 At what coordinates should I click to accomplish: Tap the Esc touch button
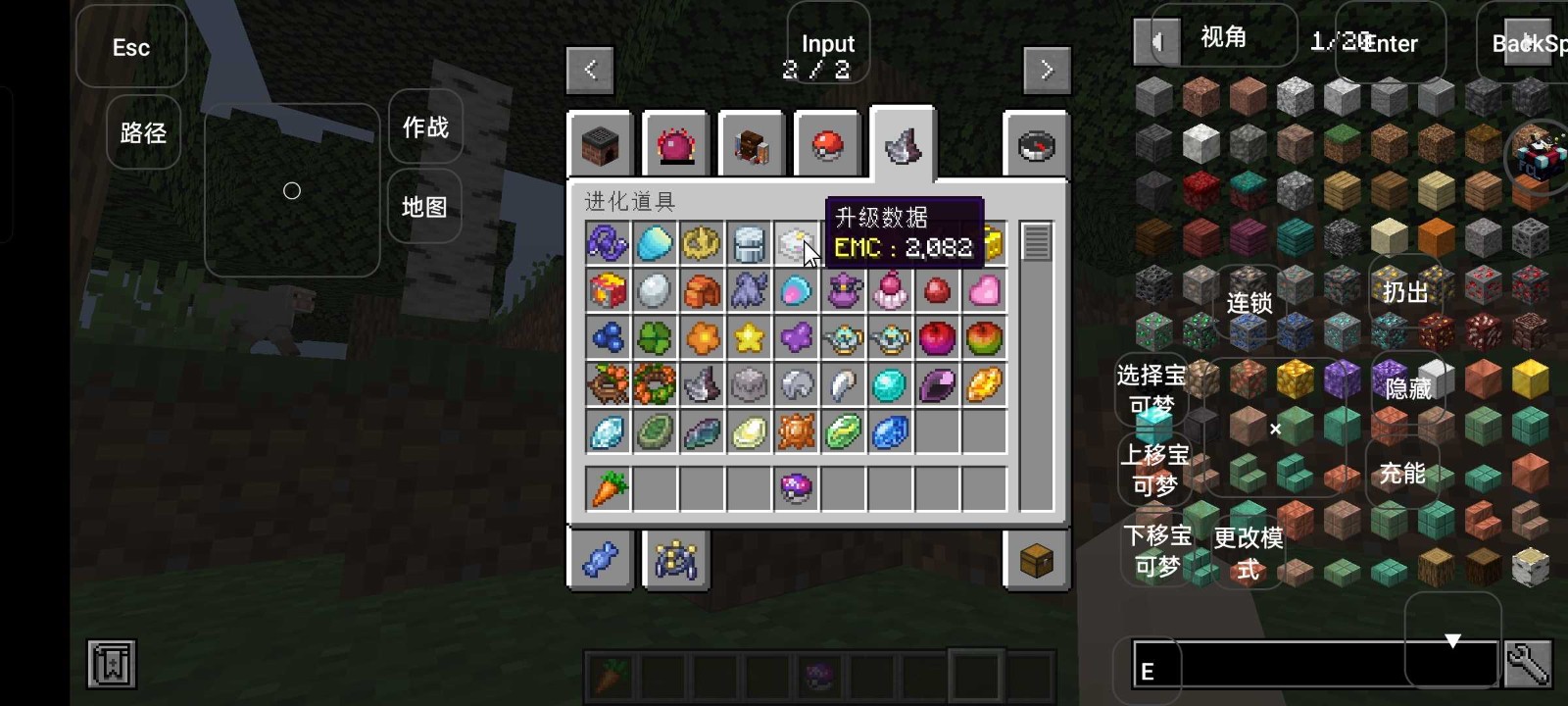131,47
